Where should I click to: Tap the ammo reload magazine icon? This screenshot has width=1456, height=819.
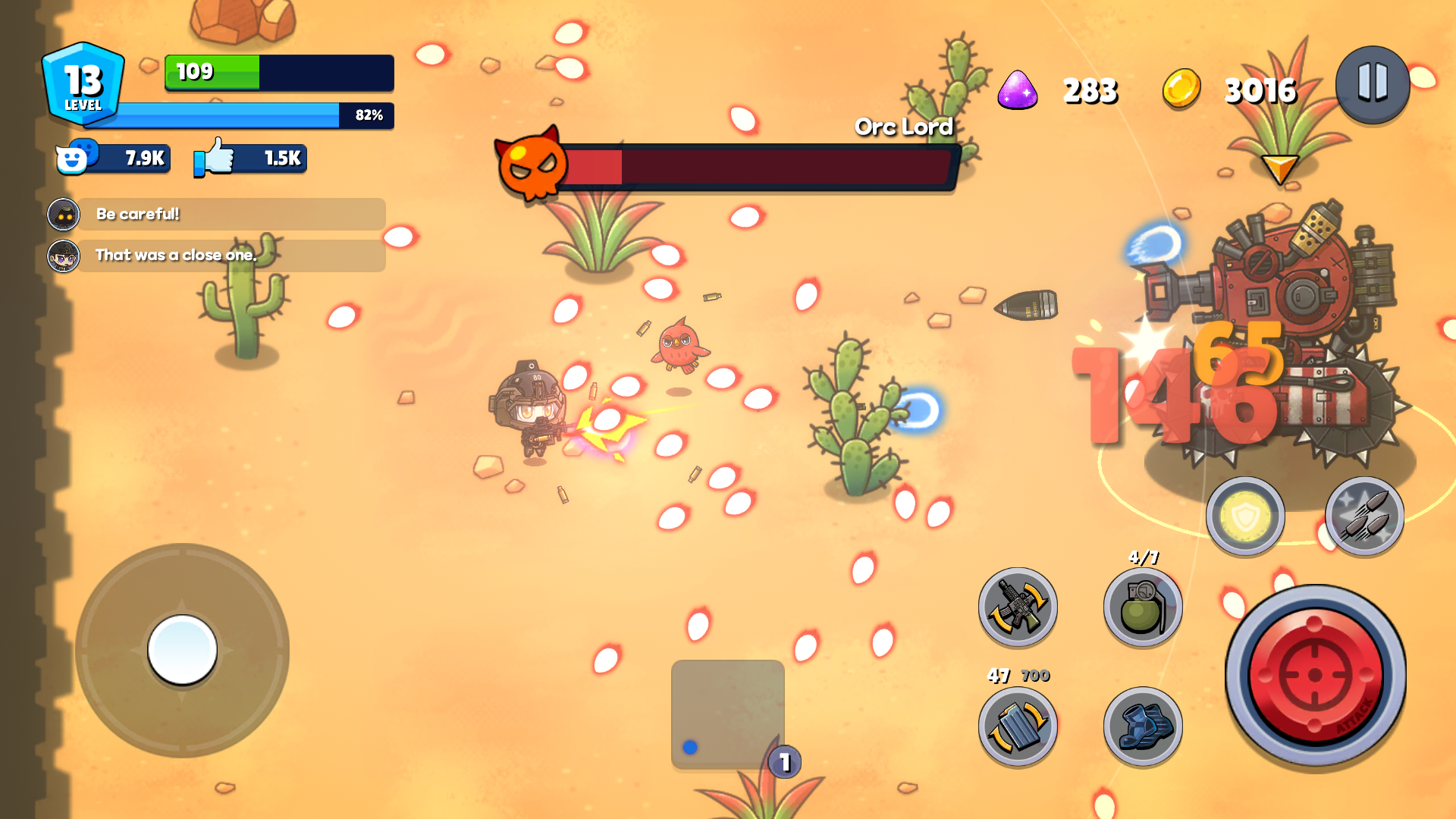[x=1017, y=726]
